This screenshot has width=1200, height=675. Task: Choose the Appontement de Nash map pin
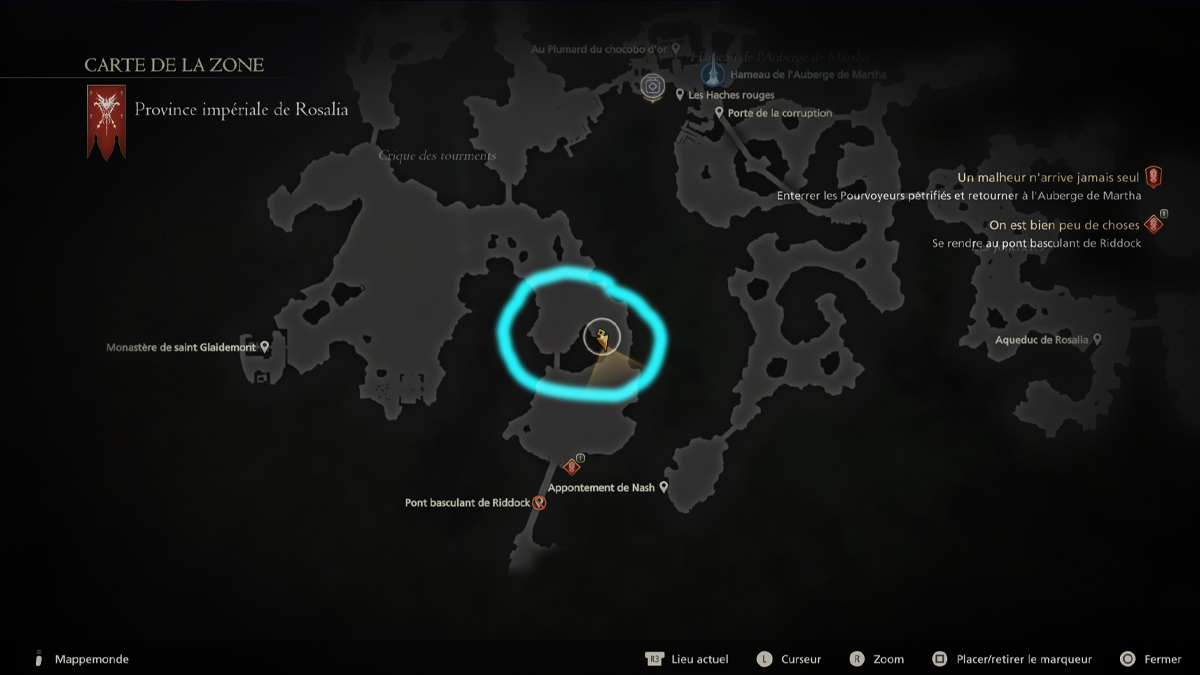click(663, 487)
